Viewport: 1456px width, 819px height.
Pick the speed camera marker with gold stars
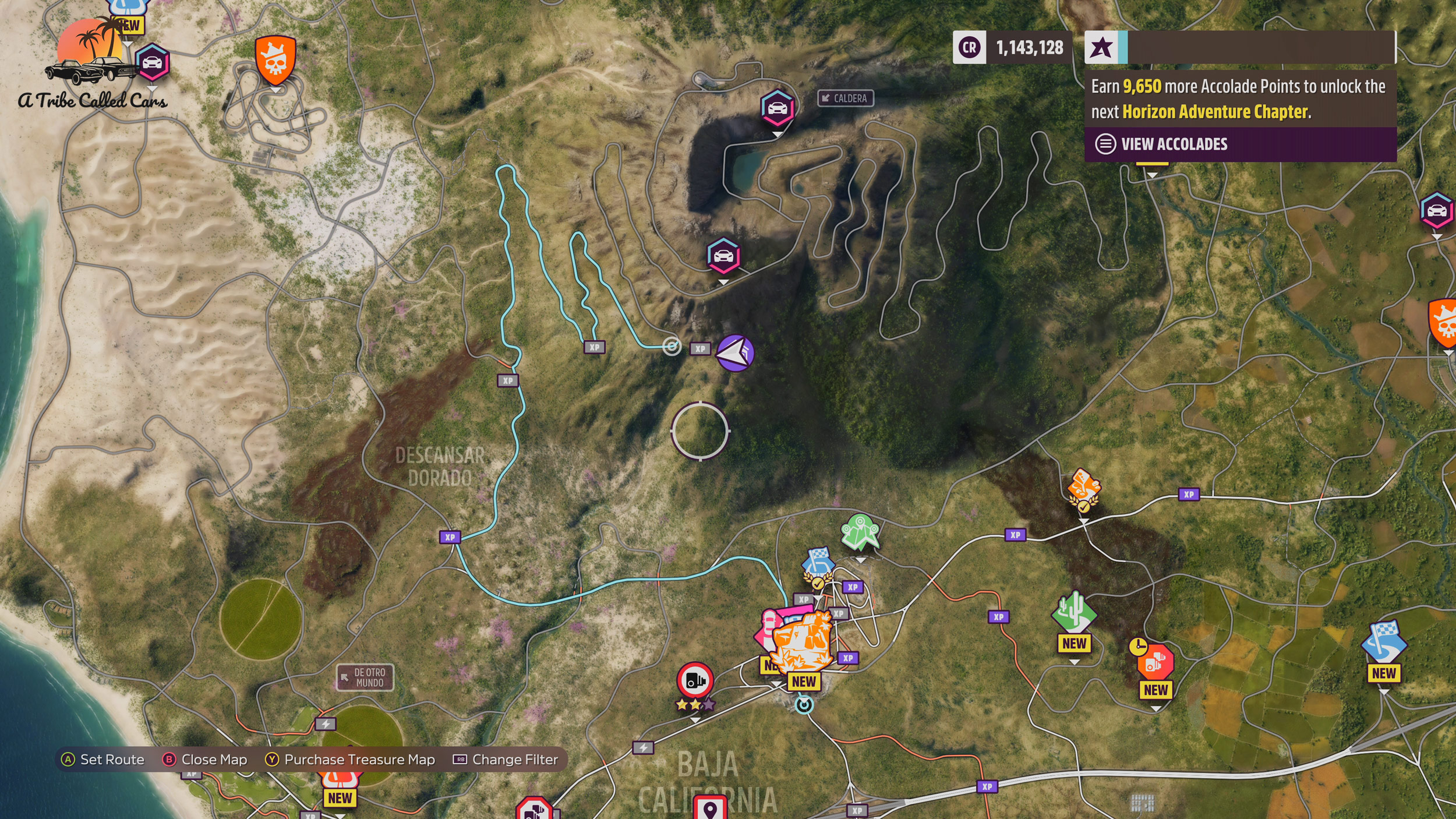tap(695, 681)
